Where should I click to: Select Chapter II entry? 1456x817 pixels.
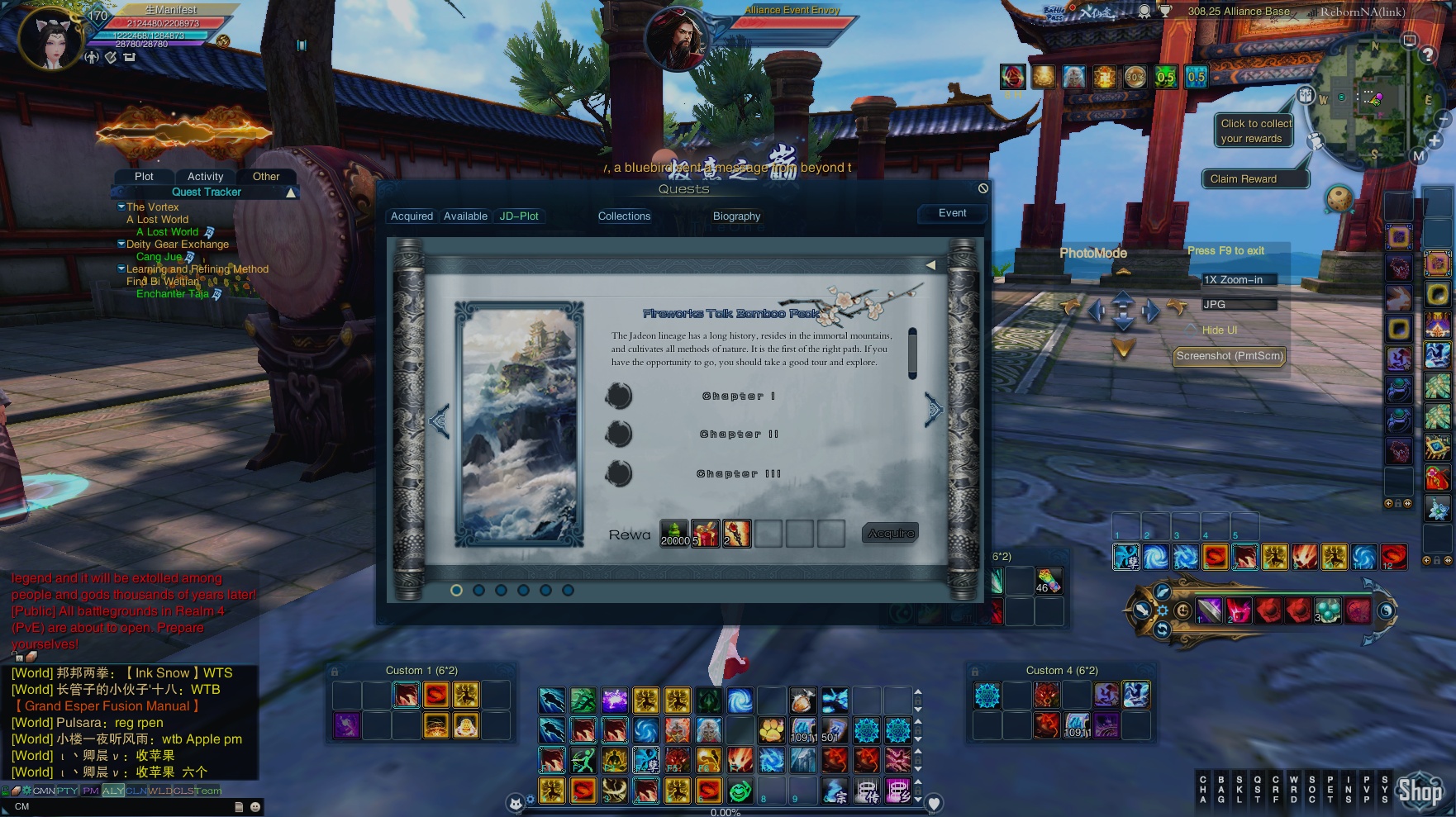(x=739, y=435)
